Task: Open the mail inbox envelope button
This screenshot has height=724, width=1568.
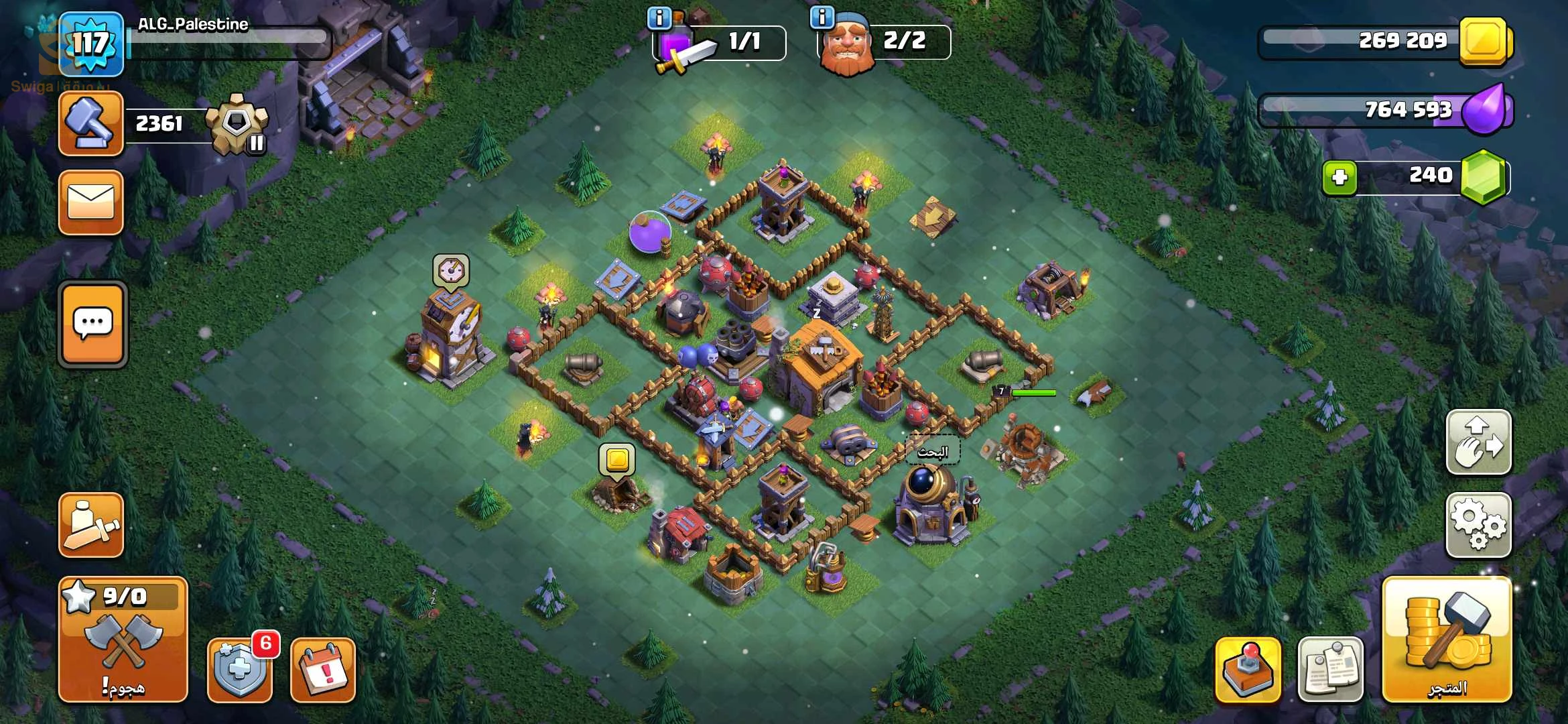Action: point(91,202)
